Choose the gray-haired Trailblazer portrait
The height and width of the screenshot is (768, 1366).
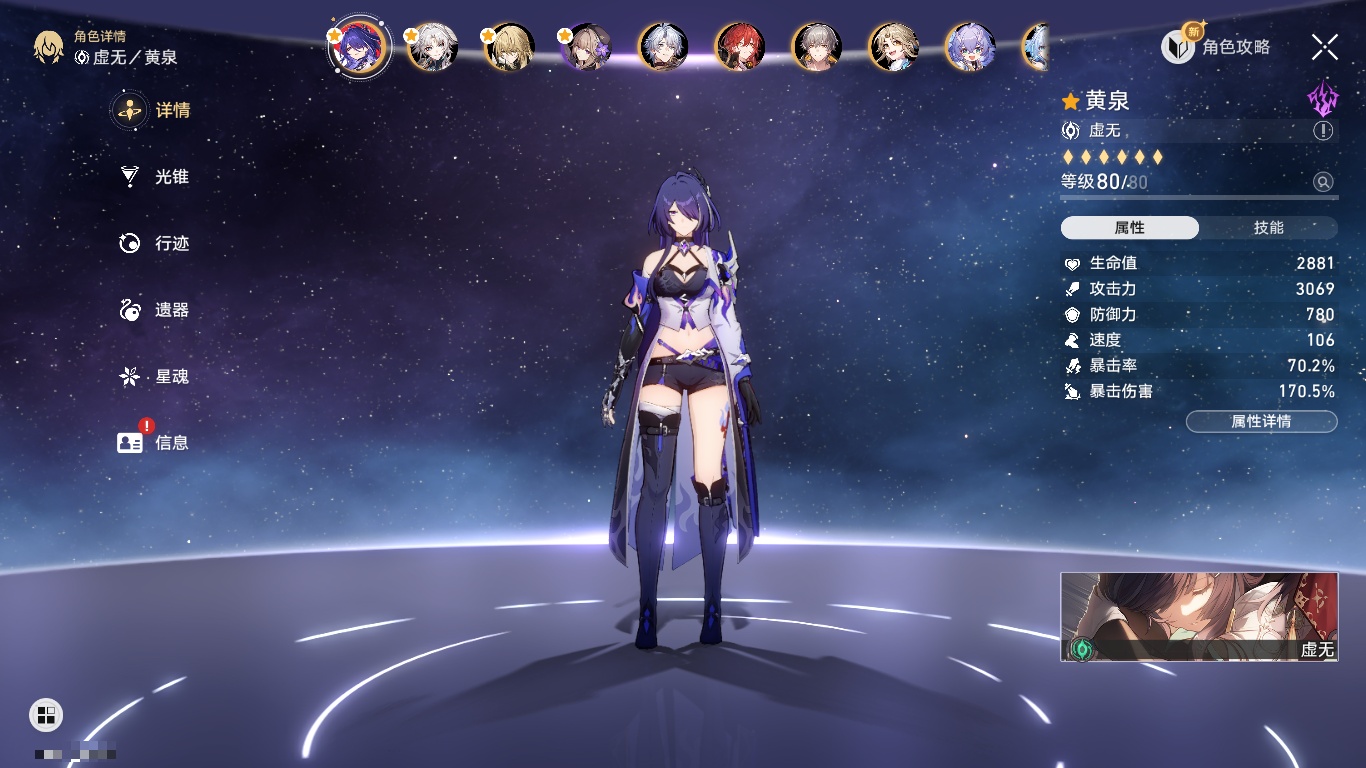817,47
